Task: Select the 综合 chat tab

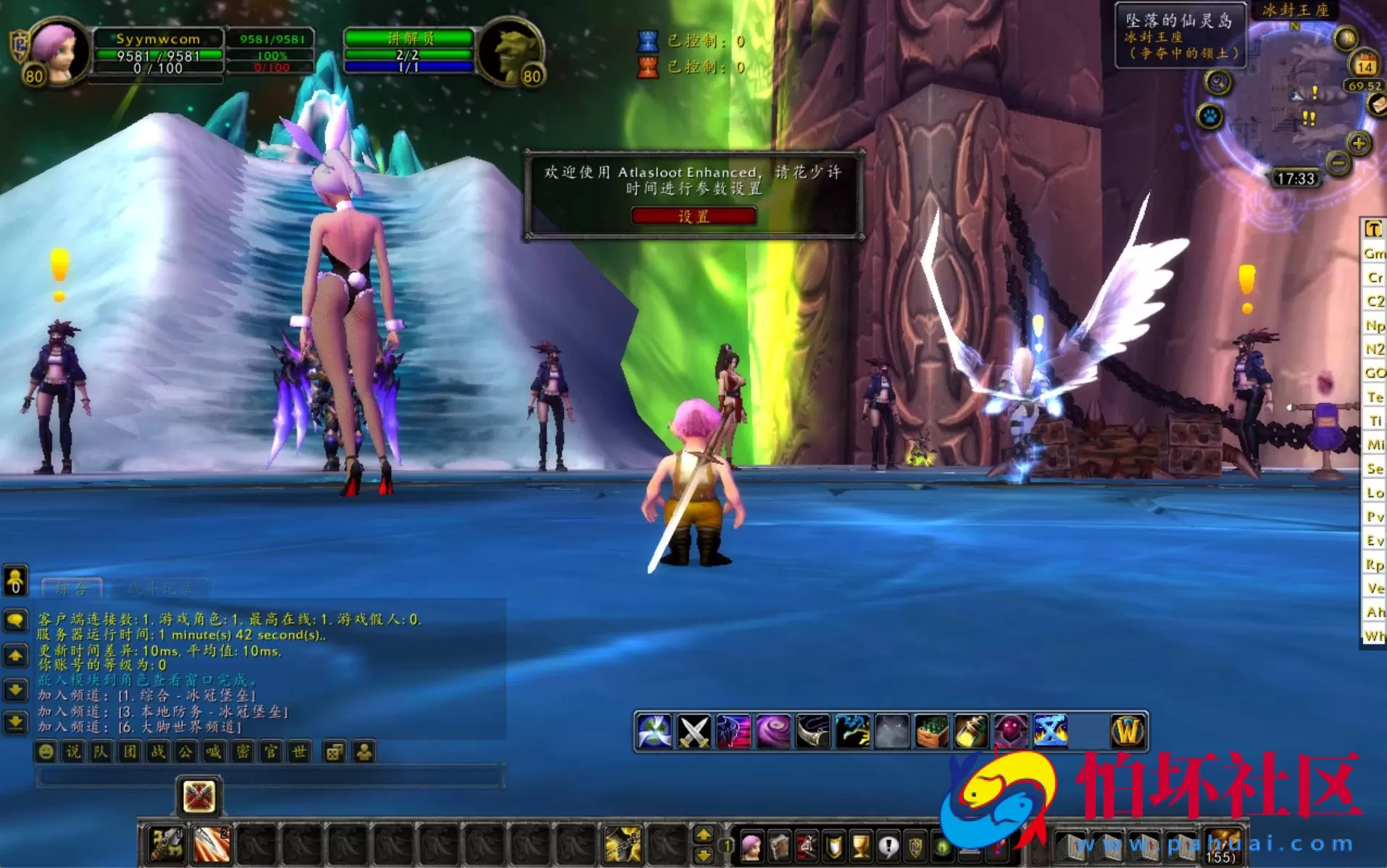Action: 71,588
